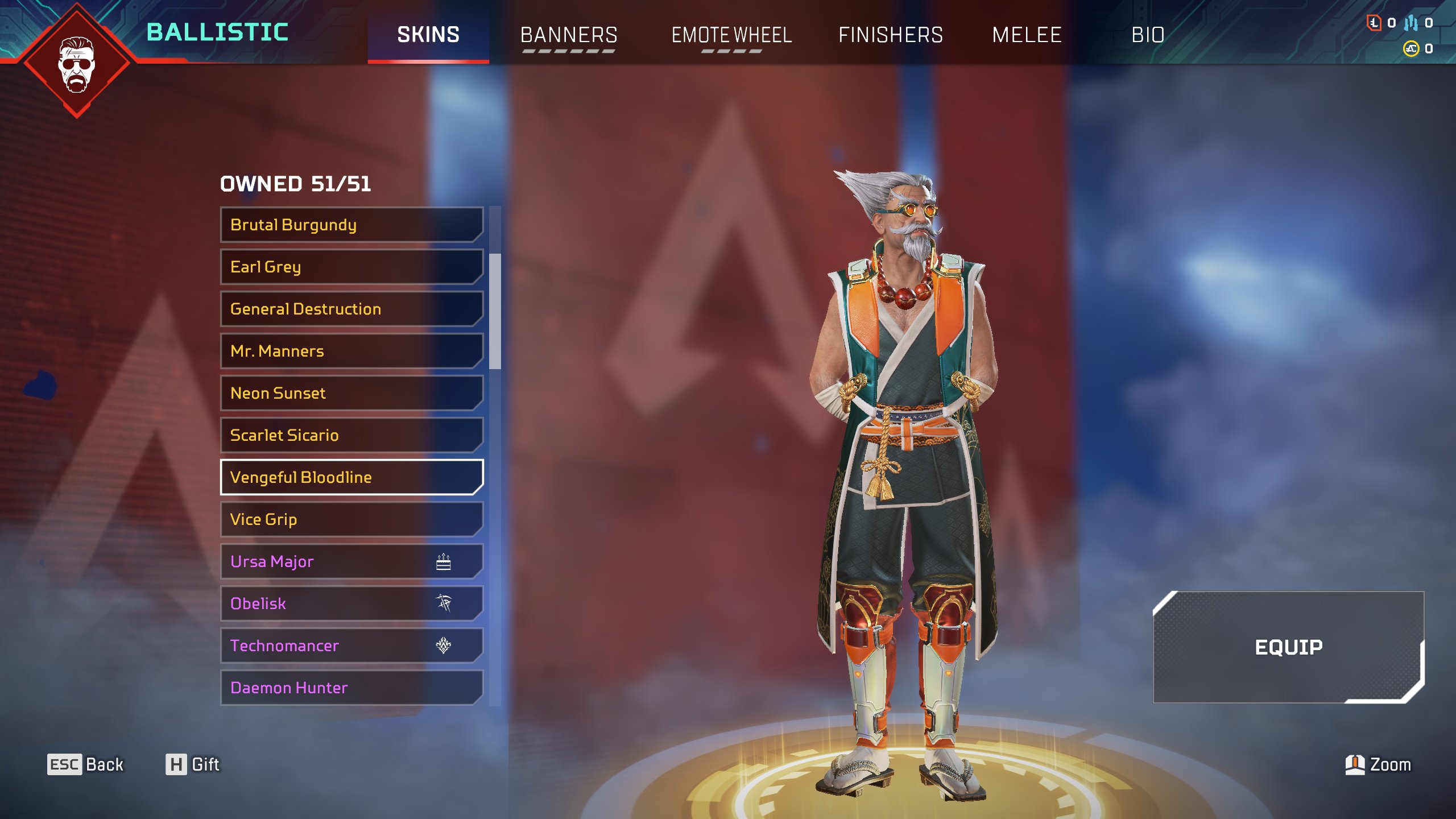Choose the Earl Grey skin
The width and height of the screenshot is (1456, 819).
tap(351, 267)
